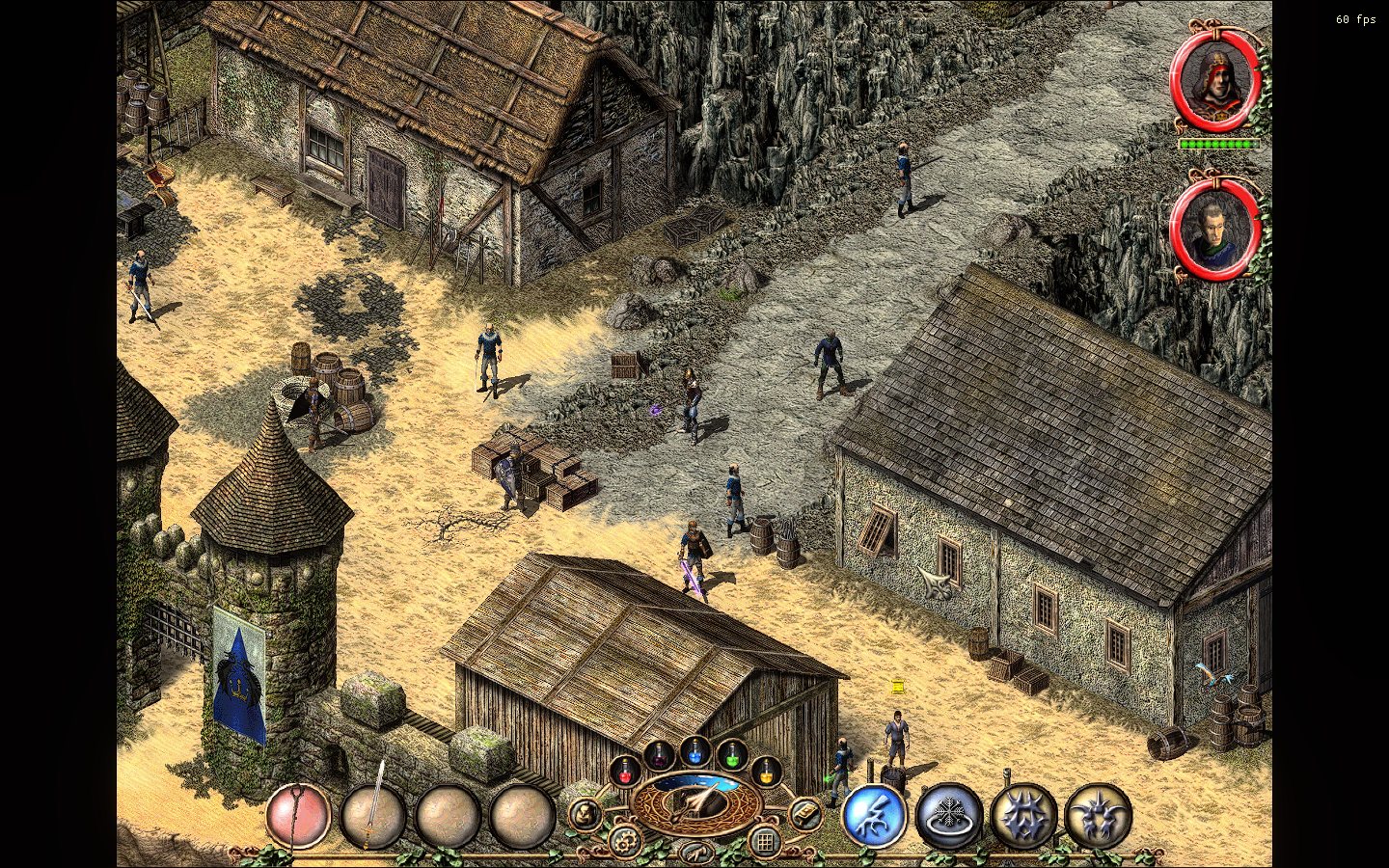Image resolution: width=1389 pixels, height=868 pixels.
Task: Click the grid icon button
Action: point(765,842)
